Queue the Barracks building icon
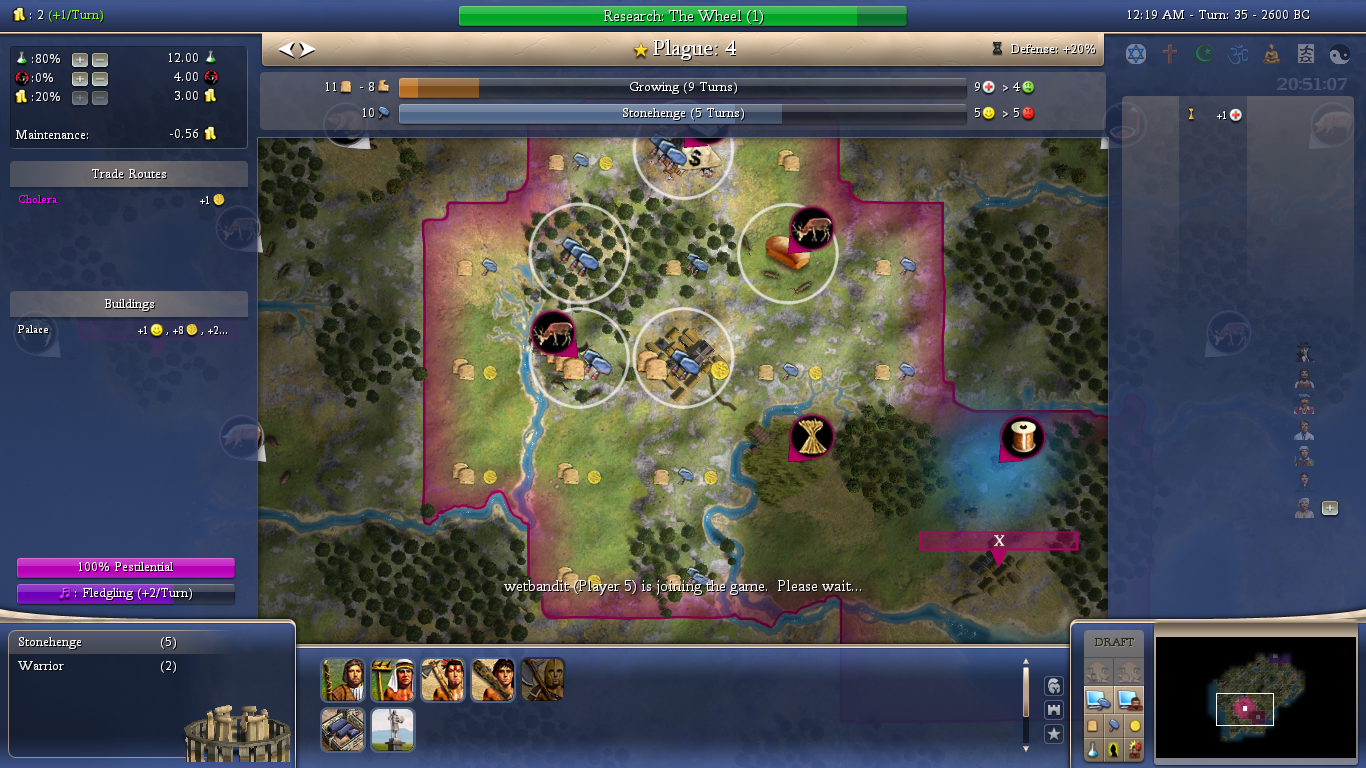 tap(342, 730)
